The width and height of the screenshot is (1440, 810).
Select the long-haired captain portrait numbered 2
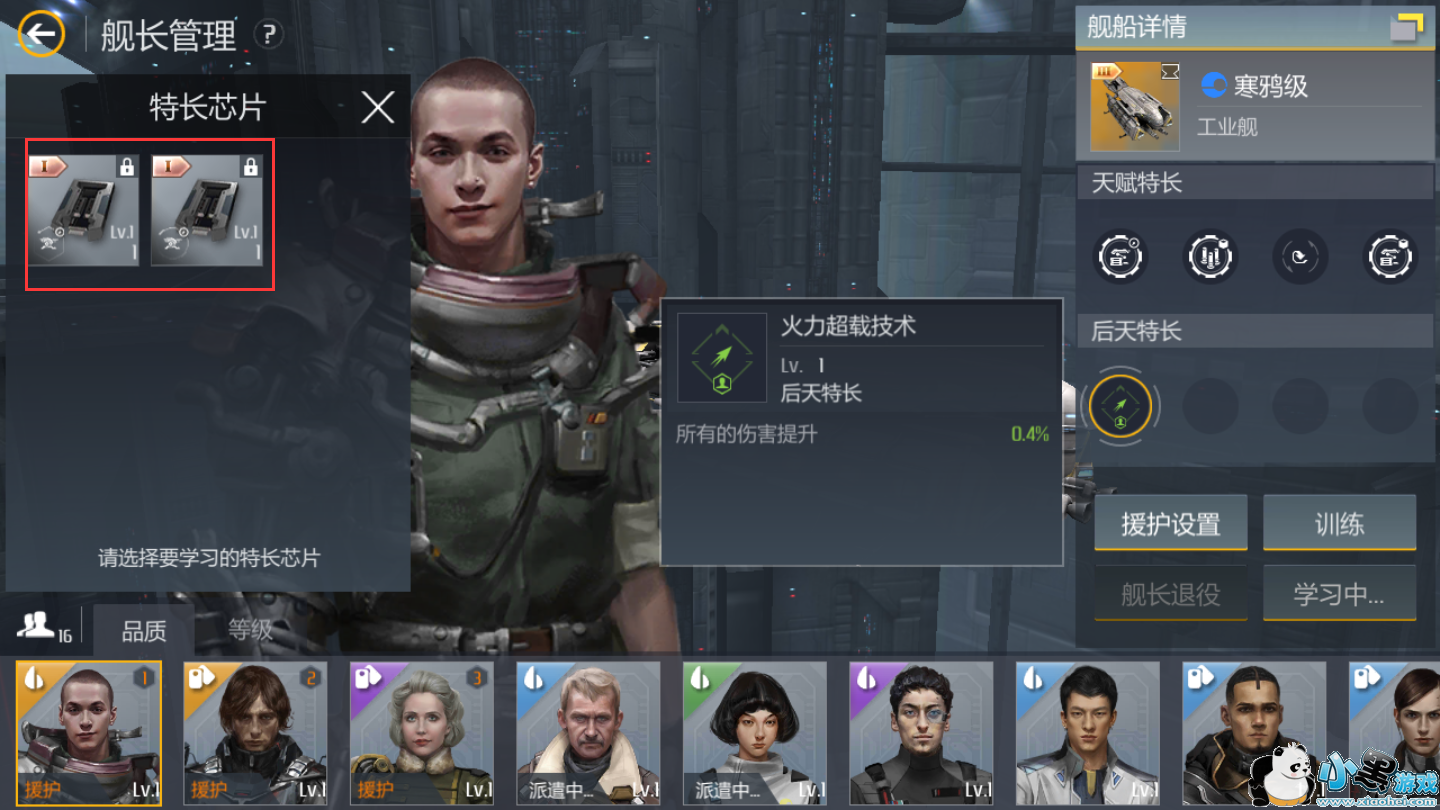(256, 733)
